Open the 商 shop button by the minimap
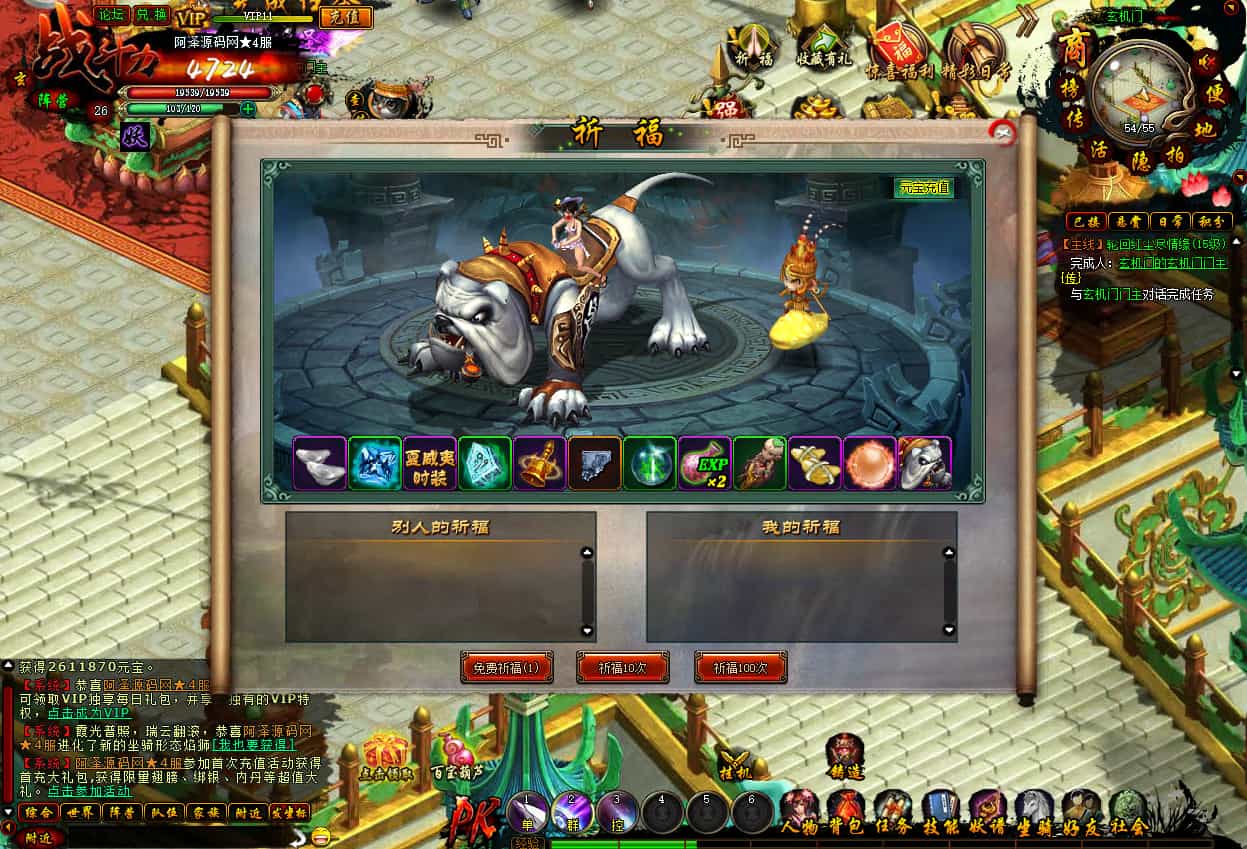The image size is (1247, 849). [x=1075, y=45]
